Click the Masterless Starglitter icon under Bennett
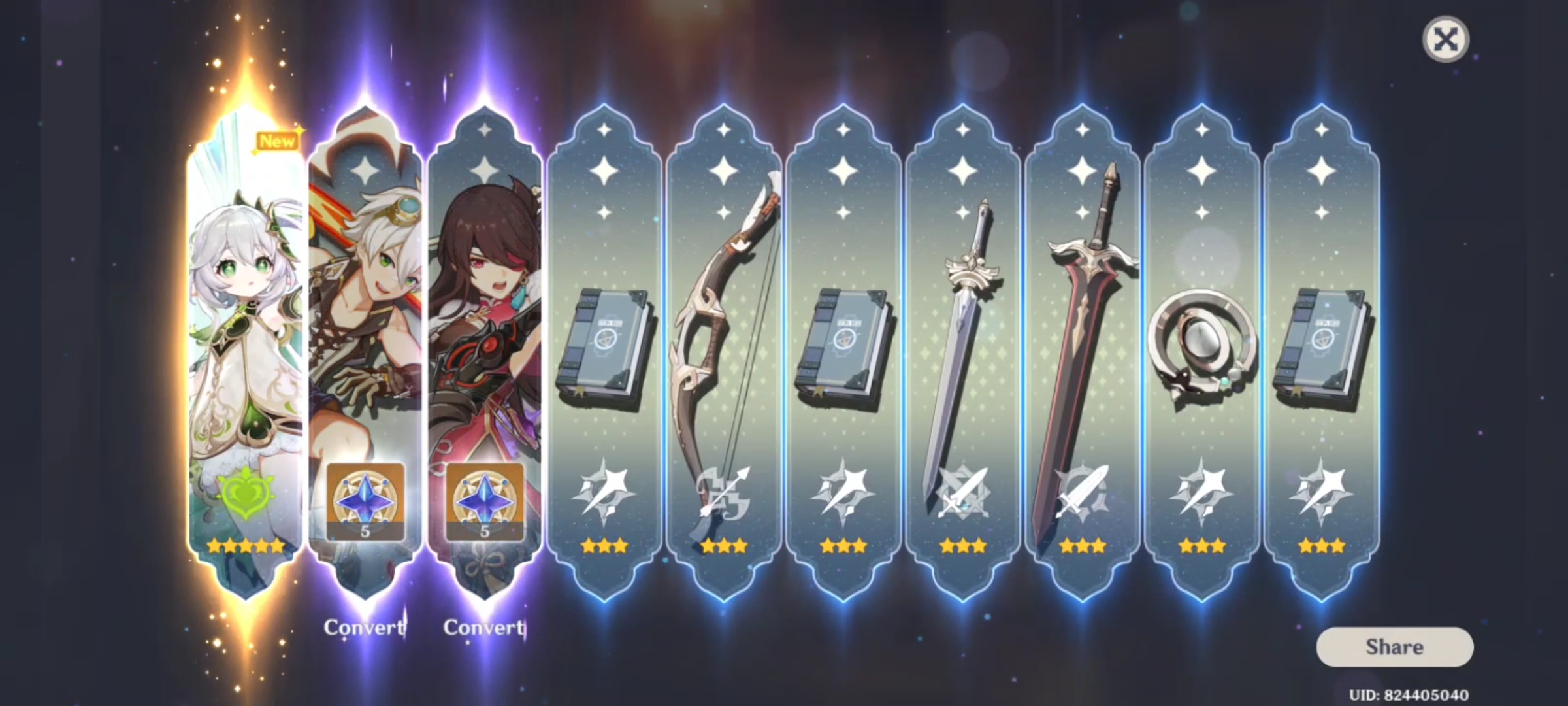 pos(367,499)
